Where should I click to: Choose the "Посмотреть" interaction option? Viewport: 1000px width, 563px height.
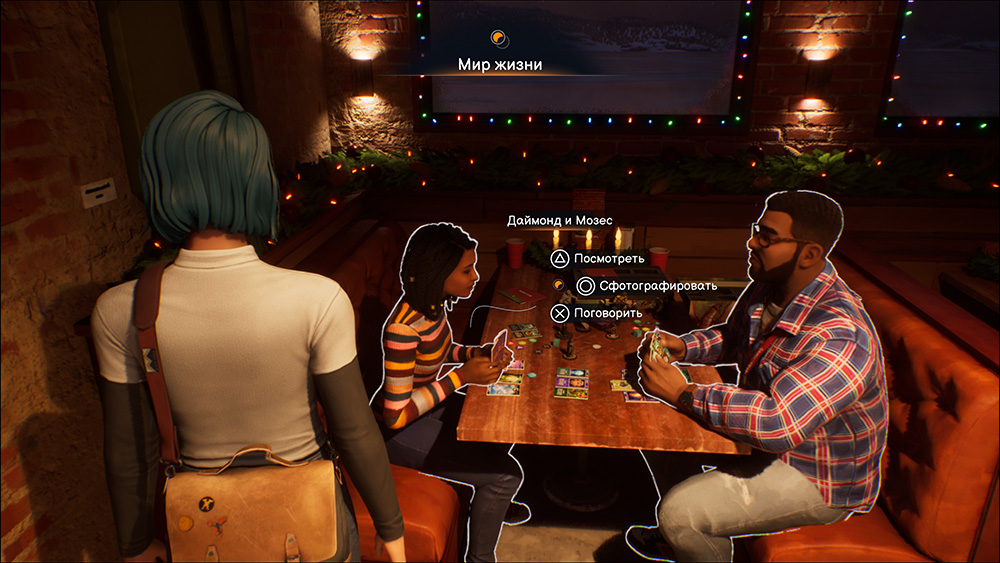point(600,259)
